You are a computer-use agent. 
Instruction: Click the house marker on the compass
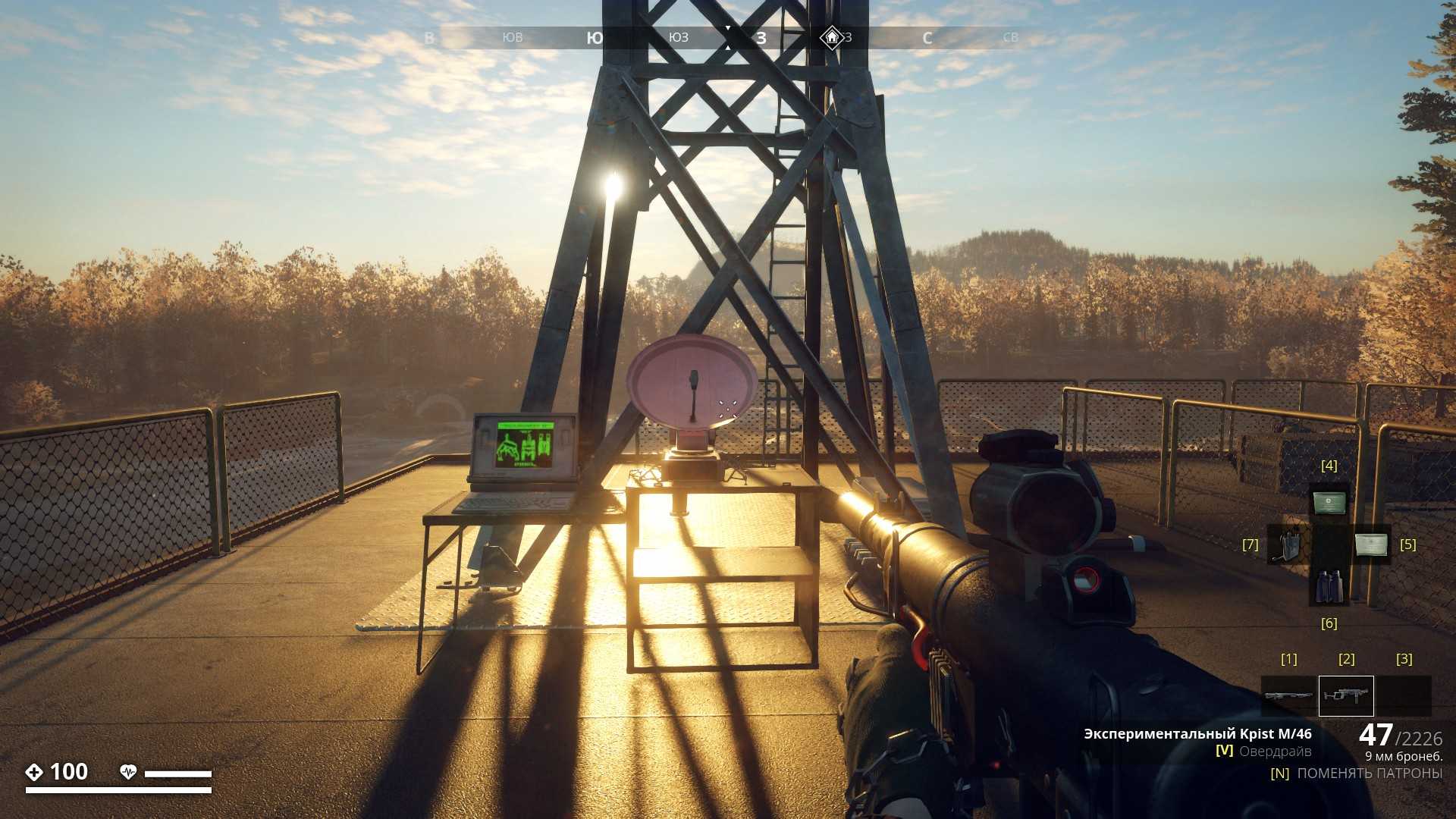832,37
